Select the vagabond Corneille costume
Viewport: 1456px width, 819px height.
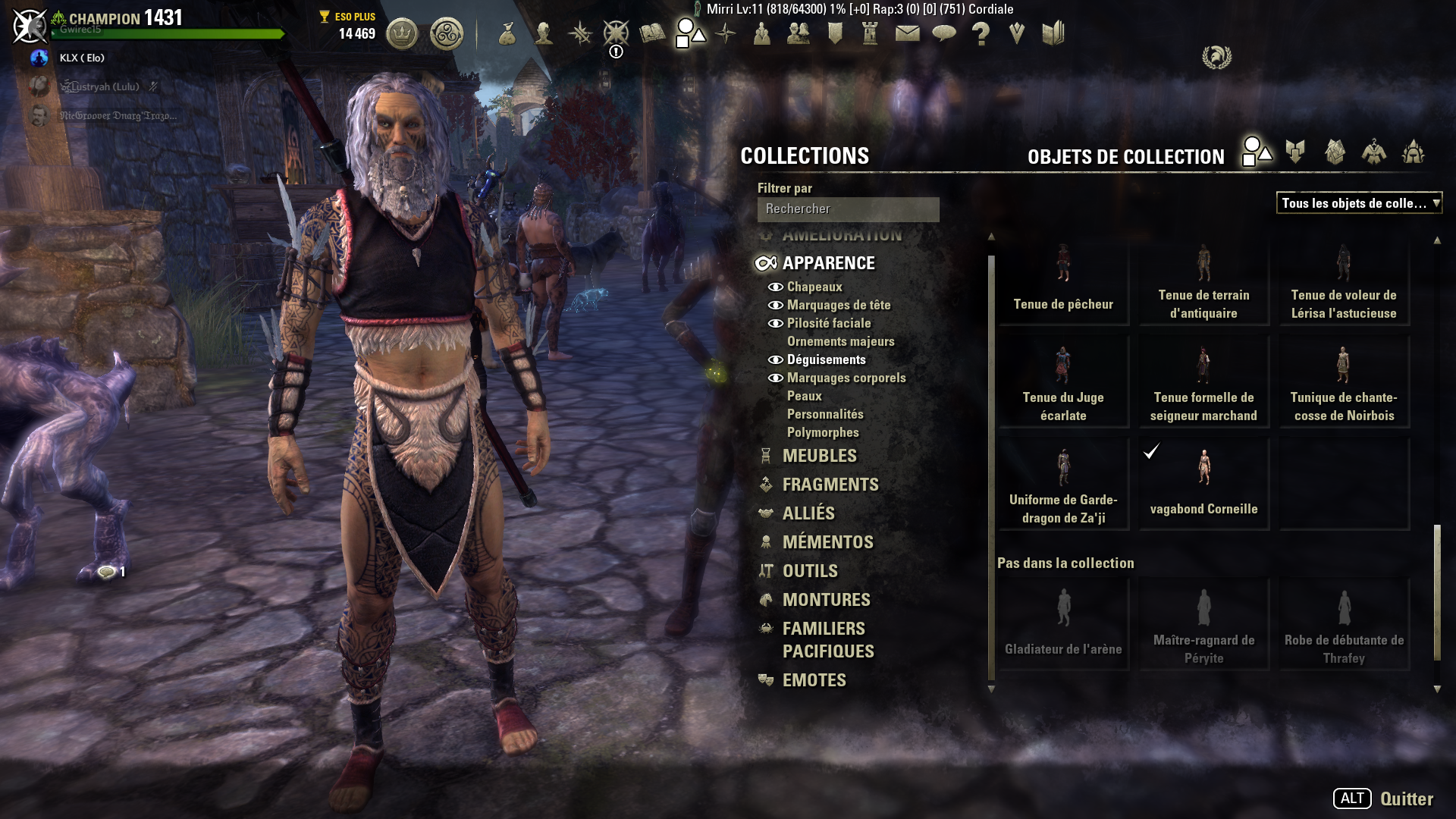1203,484
